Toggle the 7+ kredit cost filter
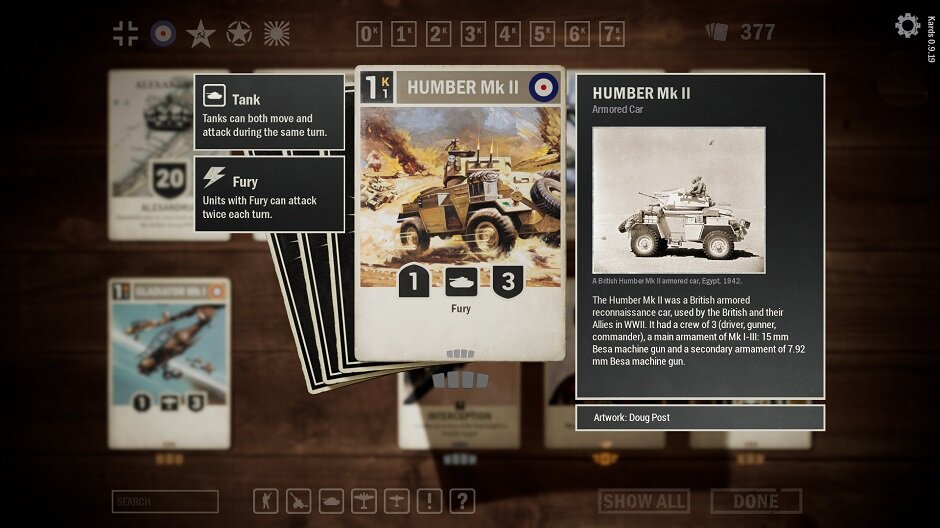This screenshot has height=528, width=940. click(x=612, y=34)
